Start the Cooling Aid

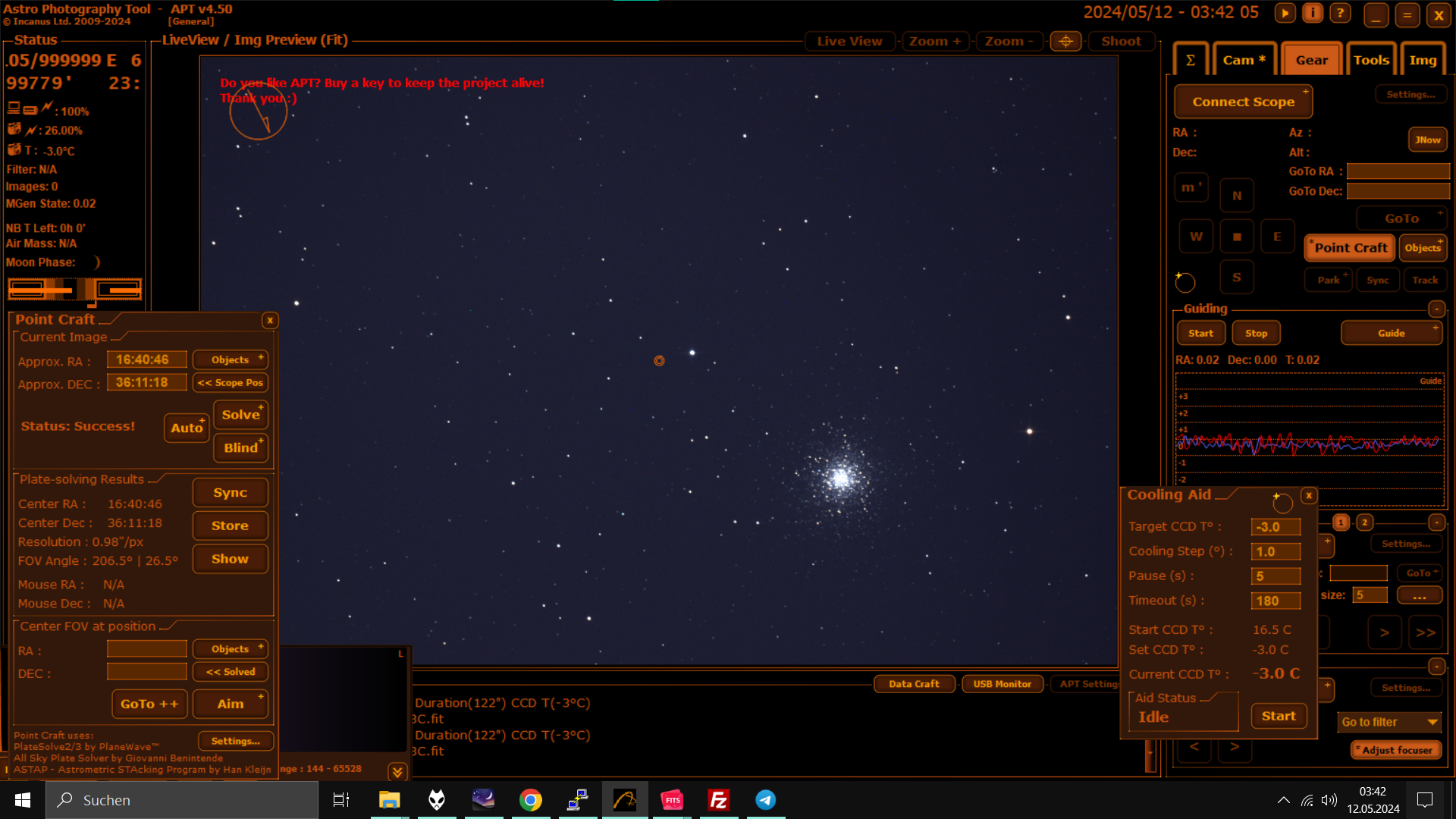click(1279, 716)
